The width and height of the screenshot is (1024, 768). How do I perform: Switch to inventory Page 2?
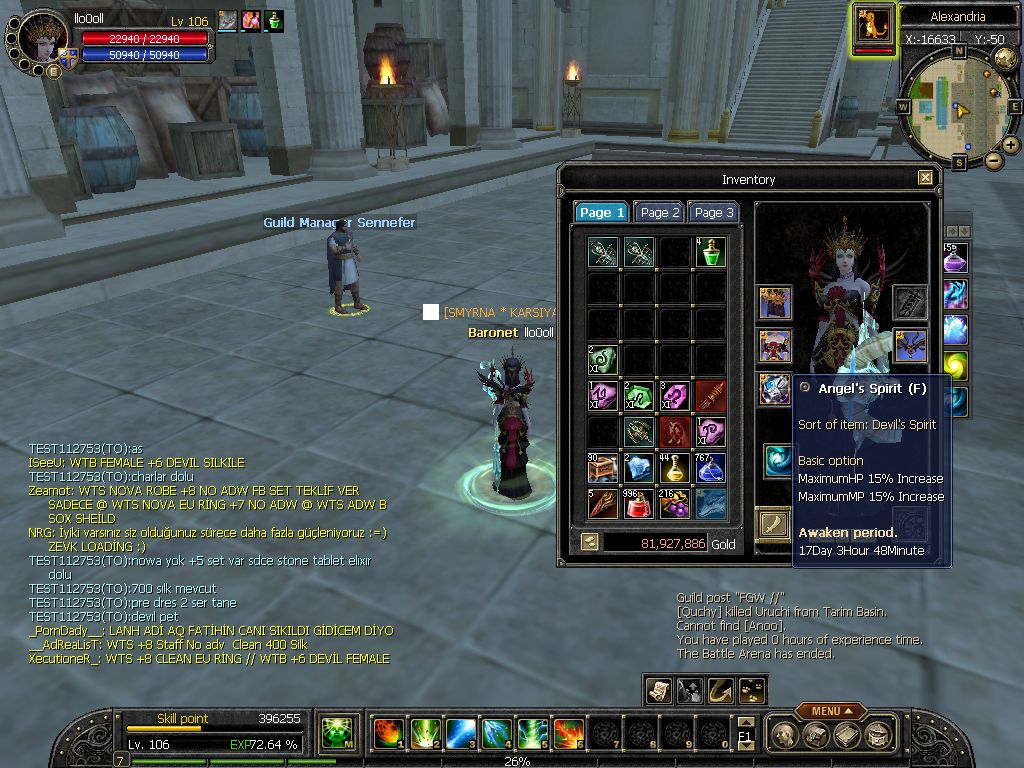pyautogui.click(x=660, y=212)
